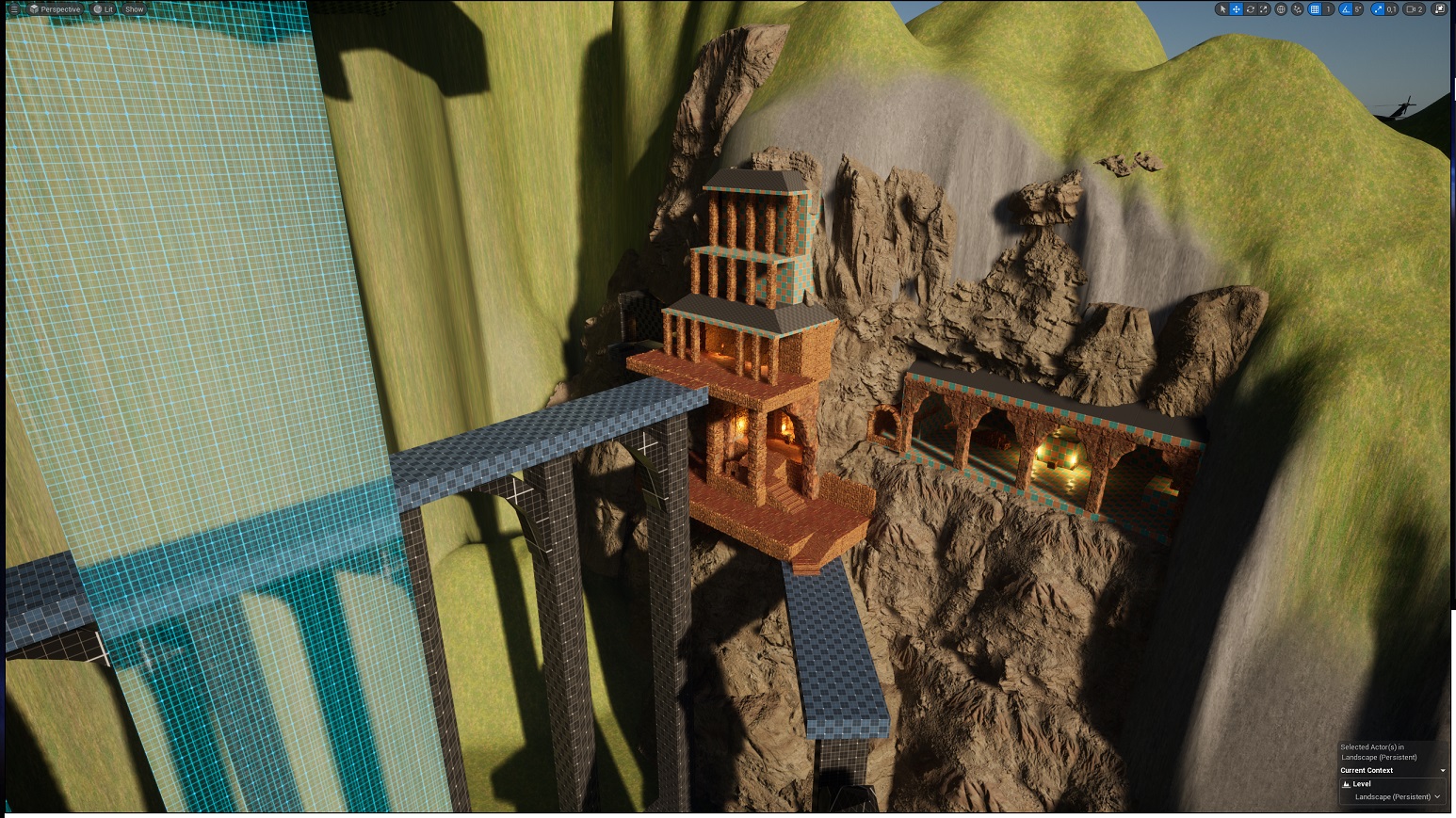Maximize or restore the viewport
The height and width of the screenshot is (818, 1456).
(1439, 9)
